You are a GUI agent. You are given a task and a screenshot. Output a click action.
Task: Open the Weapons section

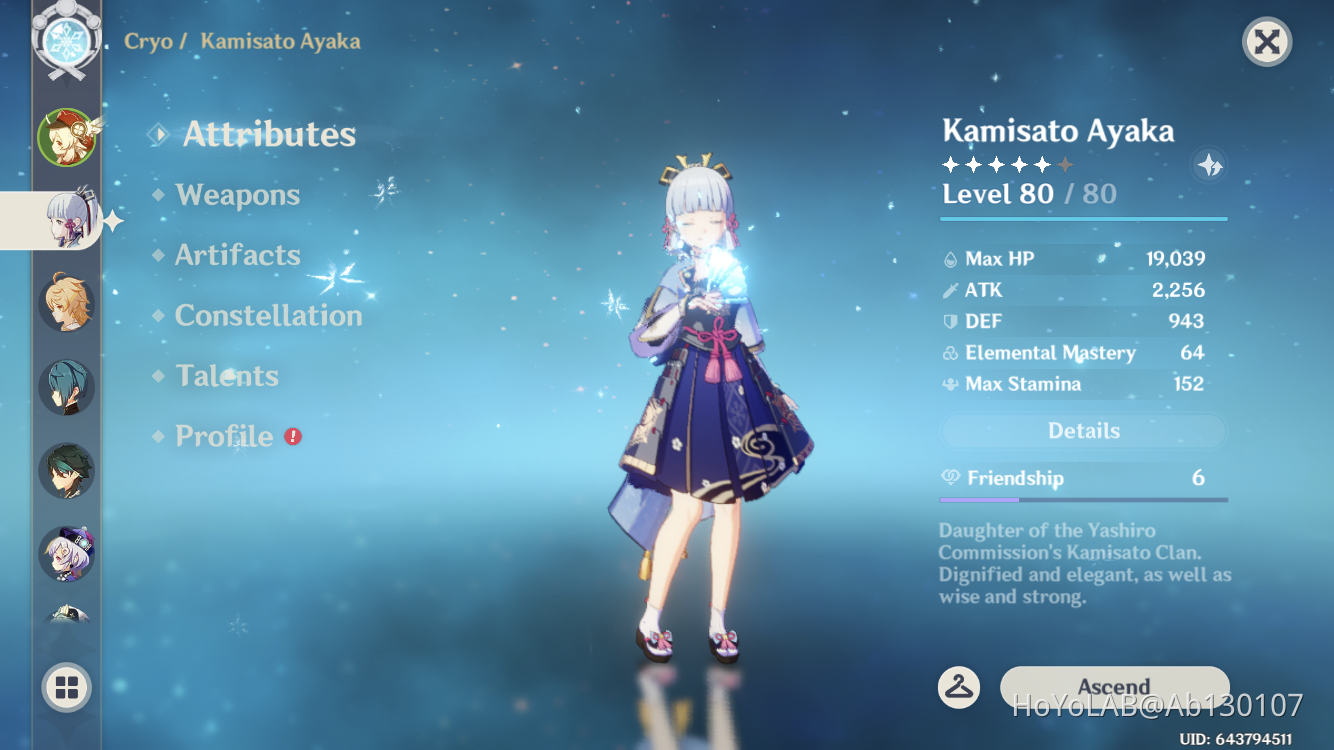237,195
